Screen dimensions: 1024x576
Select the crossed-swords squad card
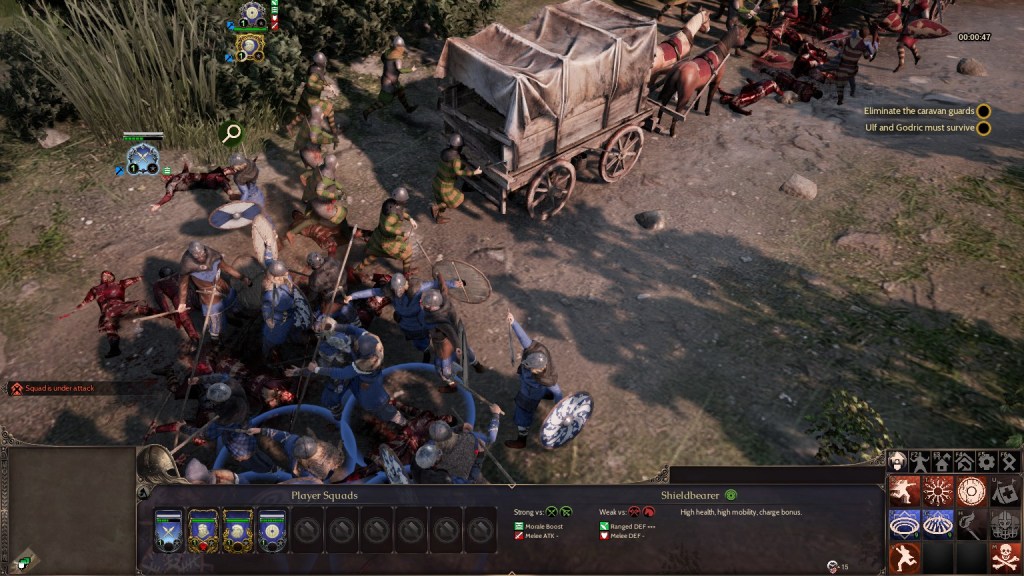(x=168, y=528)
